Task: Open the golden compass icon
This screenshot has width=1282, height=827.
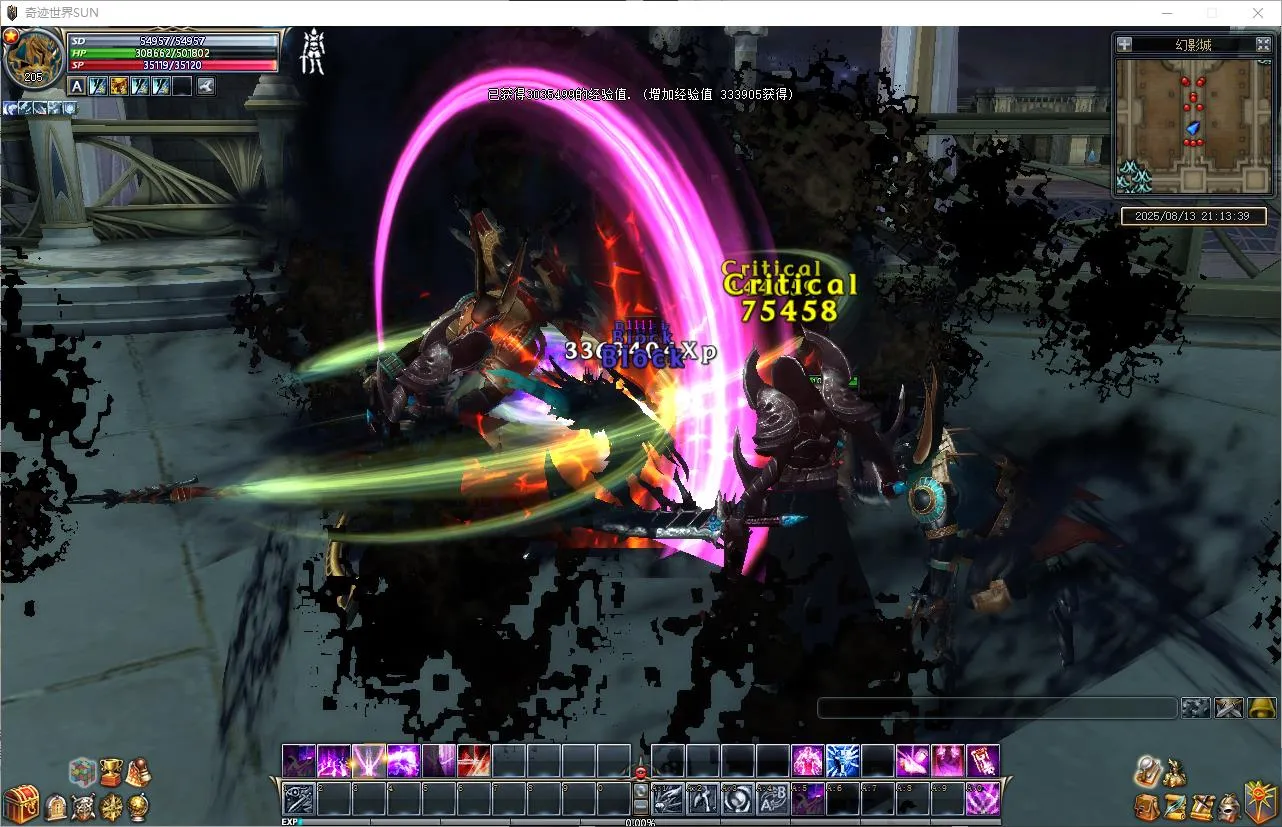Action: (112, 806)
